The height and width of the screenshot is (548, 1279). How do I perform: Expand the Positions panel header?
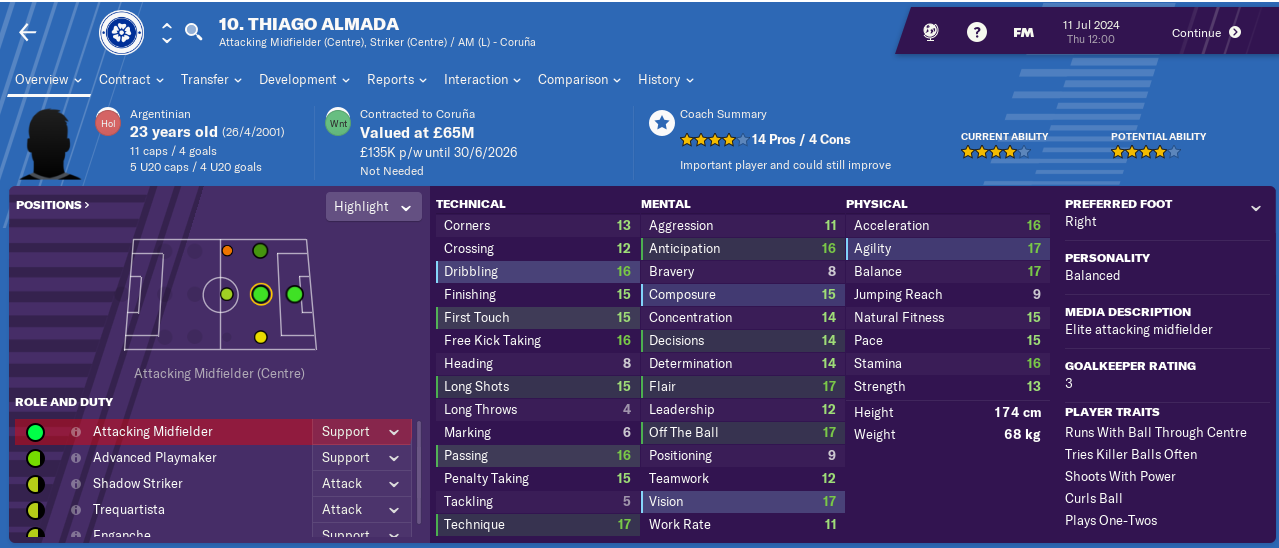pos(53,205)
